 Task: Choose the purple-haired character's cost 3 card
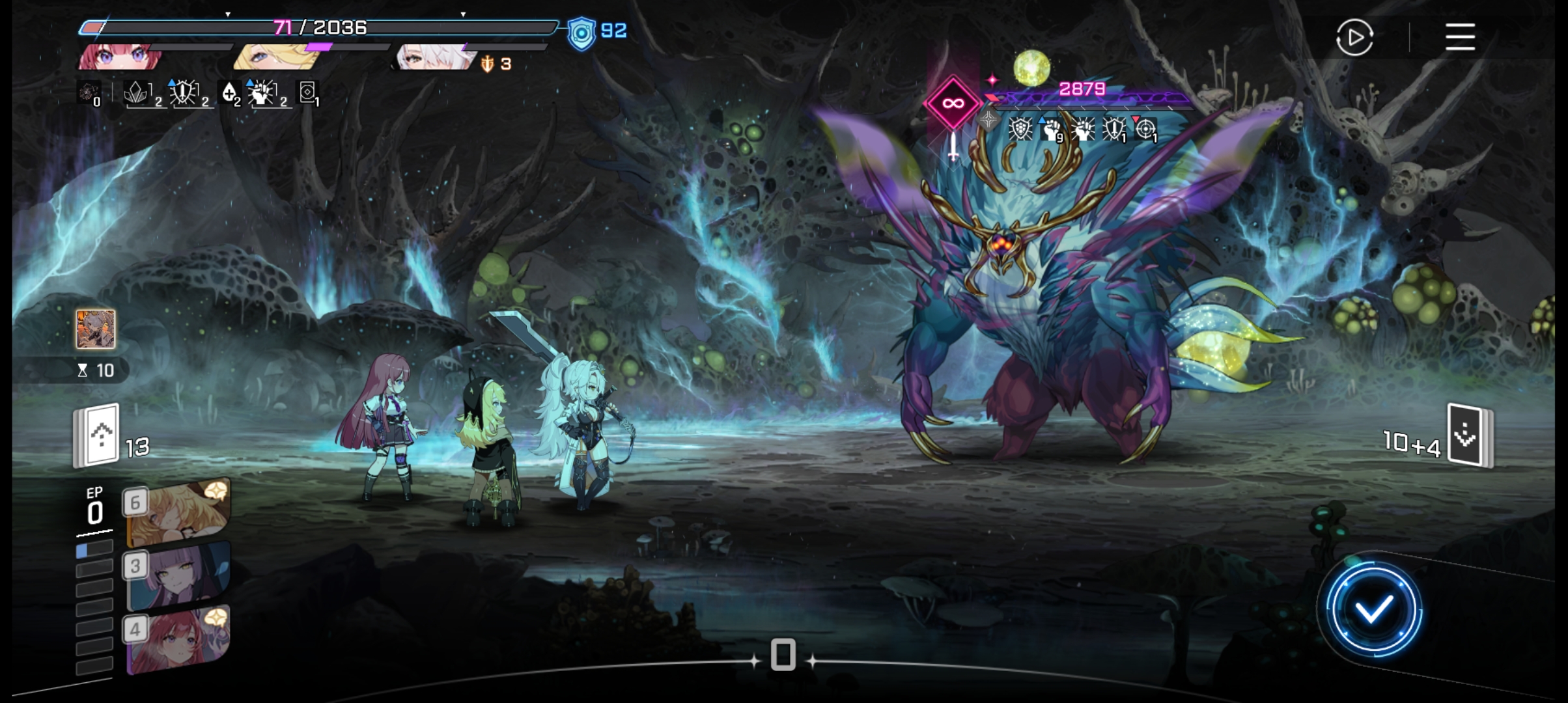(178, 577)
